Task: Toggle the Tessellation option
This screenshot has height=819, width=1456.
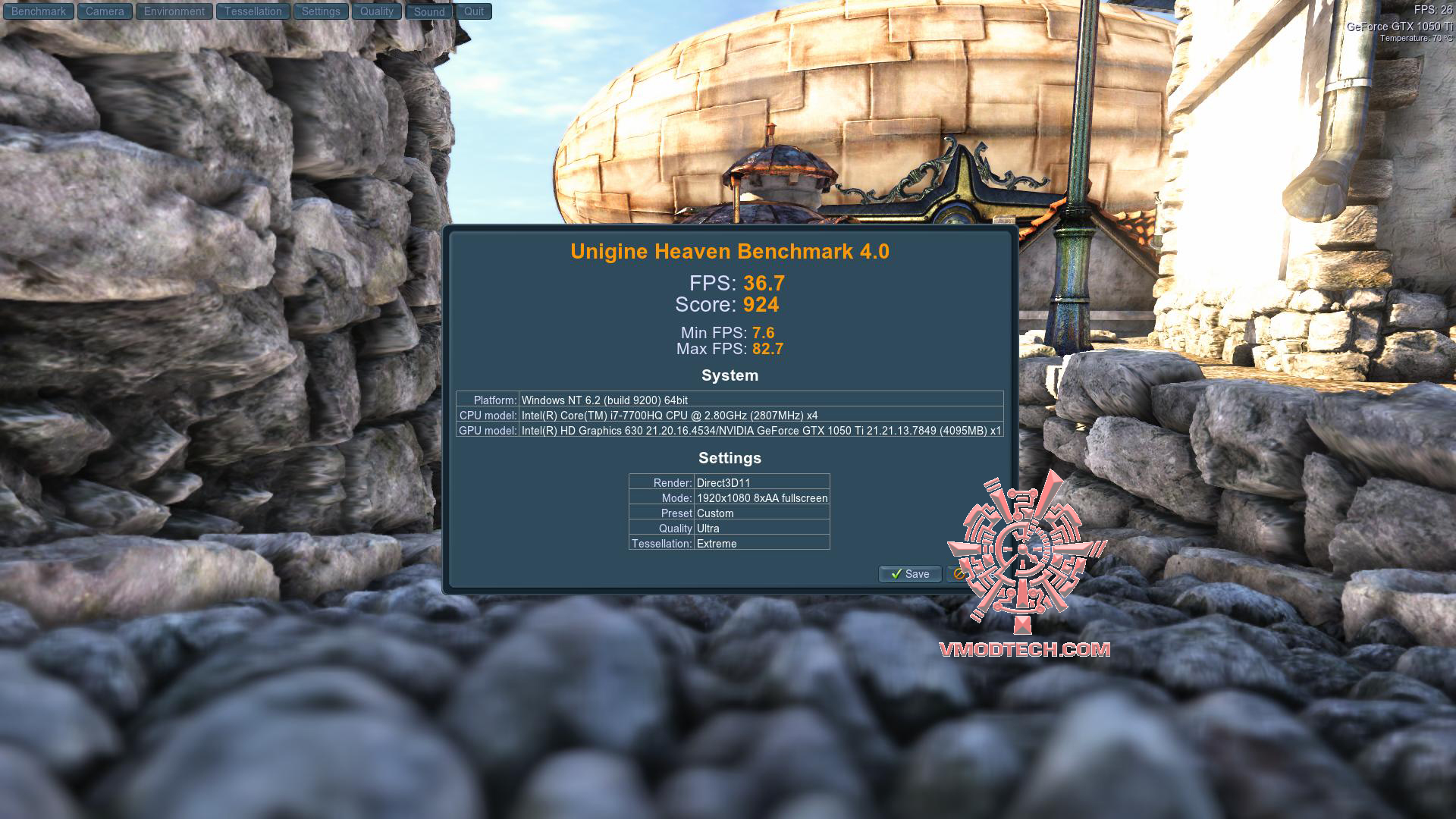Action: 253,11
